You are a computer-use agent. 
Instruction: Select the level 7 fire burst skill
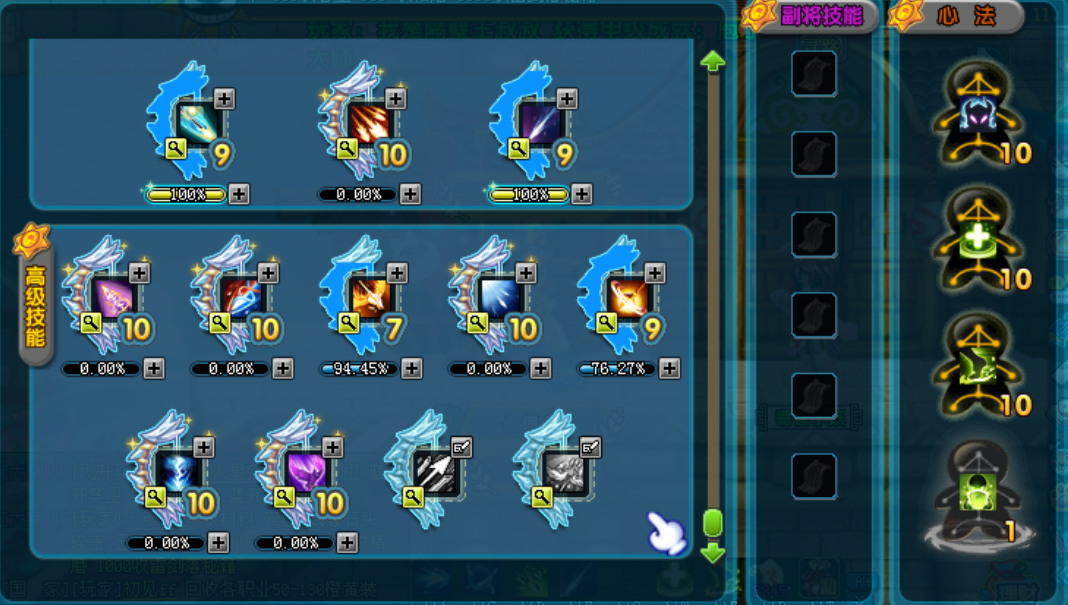[x=372, y=297]
